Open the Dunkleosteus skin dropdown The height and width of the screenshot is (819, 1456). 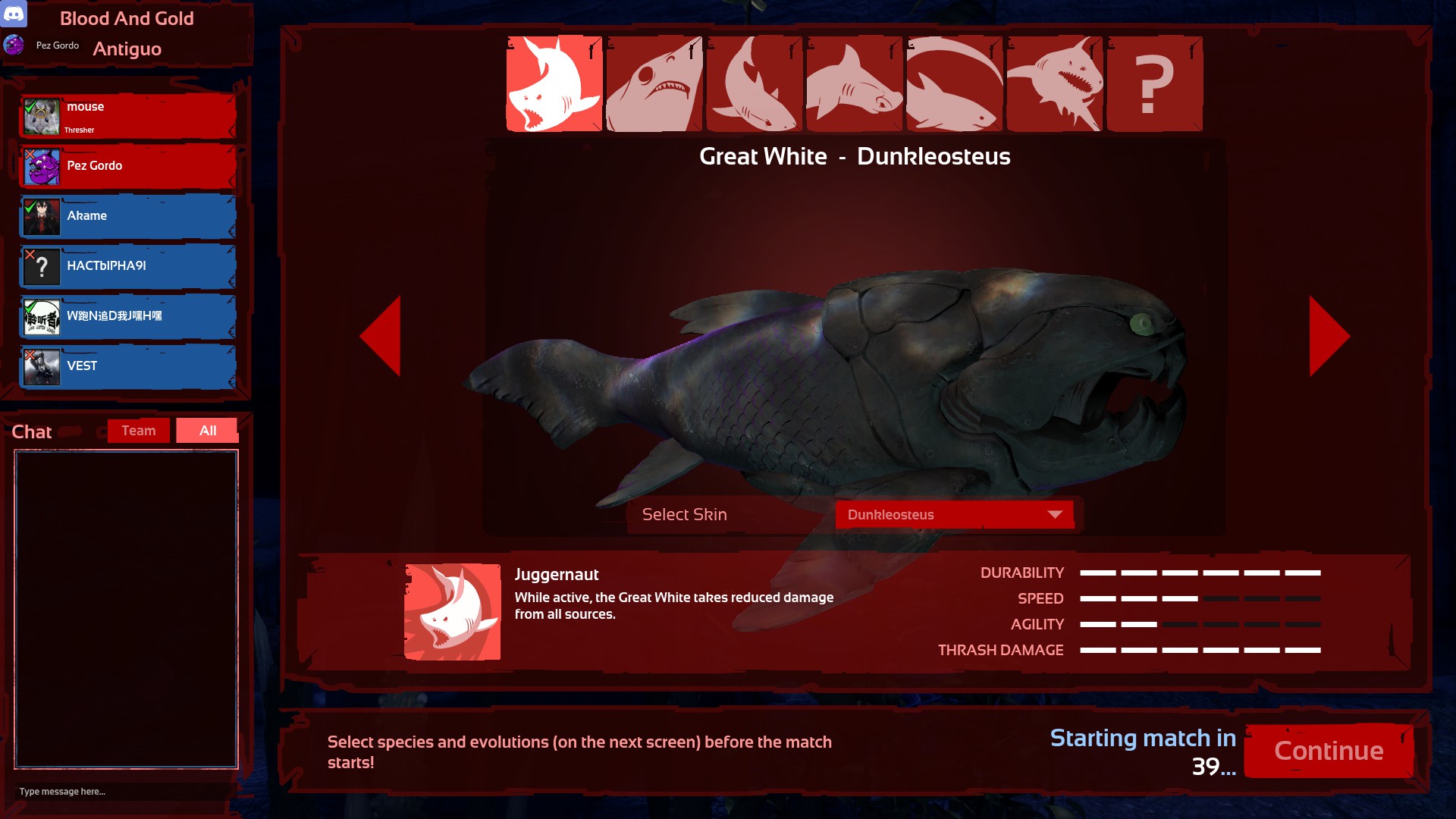pyautogui.click(x=954, y=514)
